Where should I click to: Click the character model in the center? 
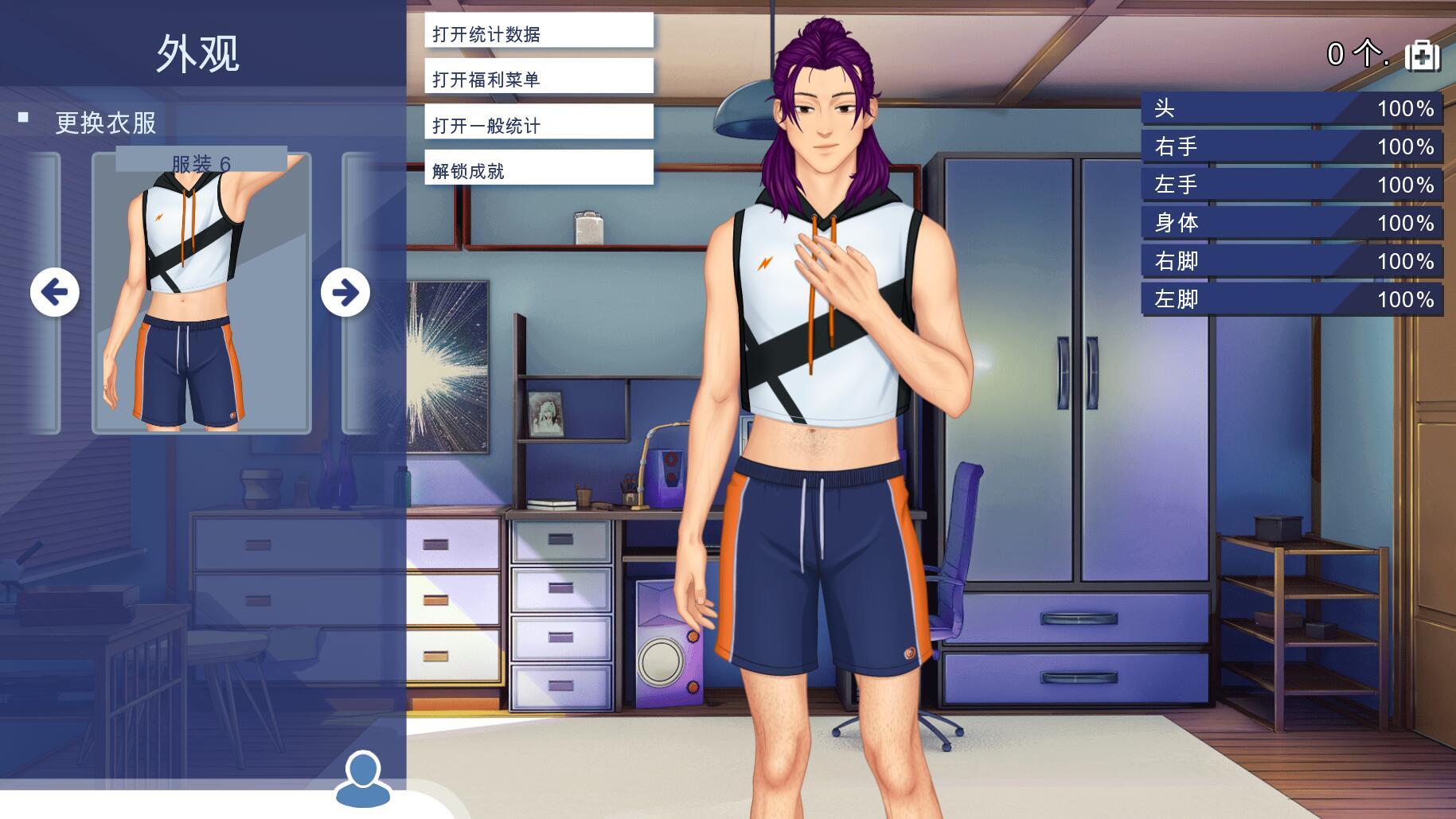tap(820, 398)
